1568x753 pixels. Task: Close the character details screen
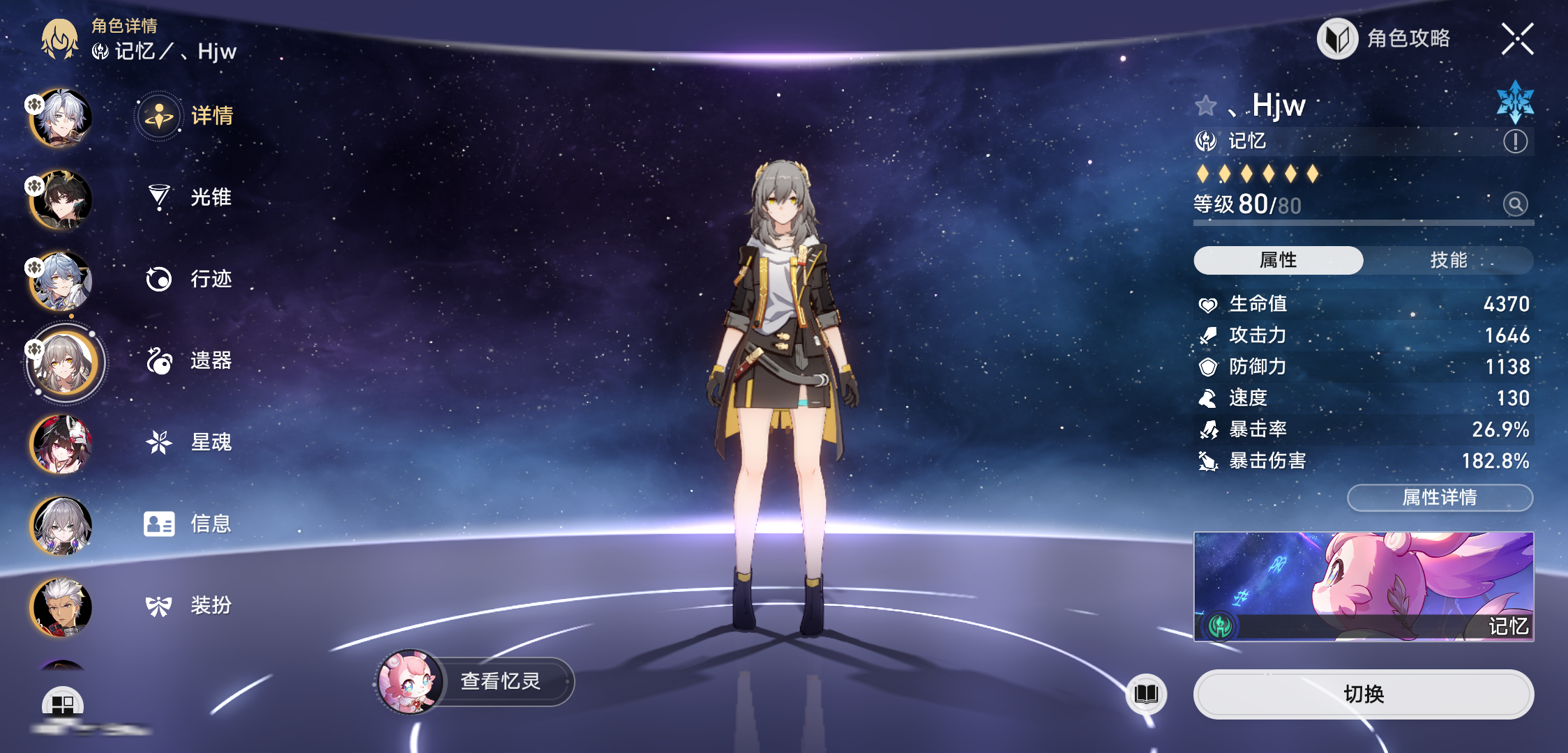tap(1517, 39)
